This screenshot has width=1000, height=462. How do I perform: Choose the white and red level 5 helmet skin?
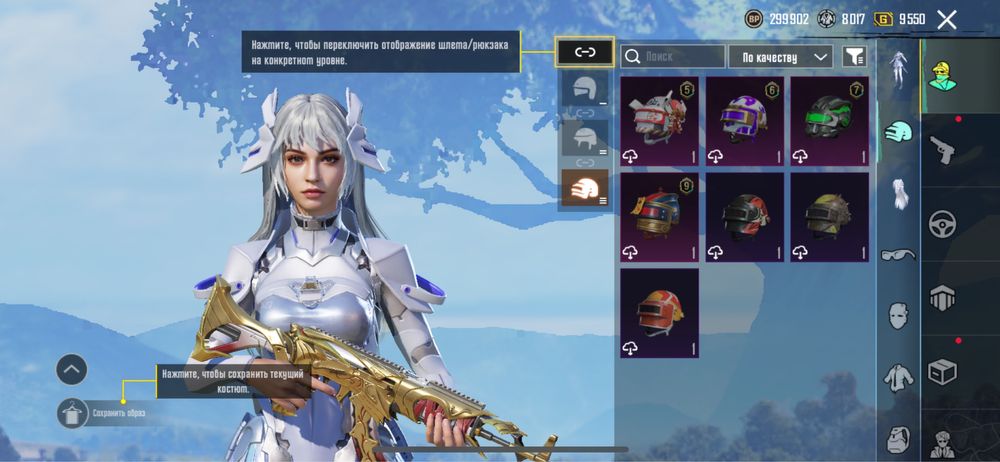pyautogui.click(x=659, y=121)
